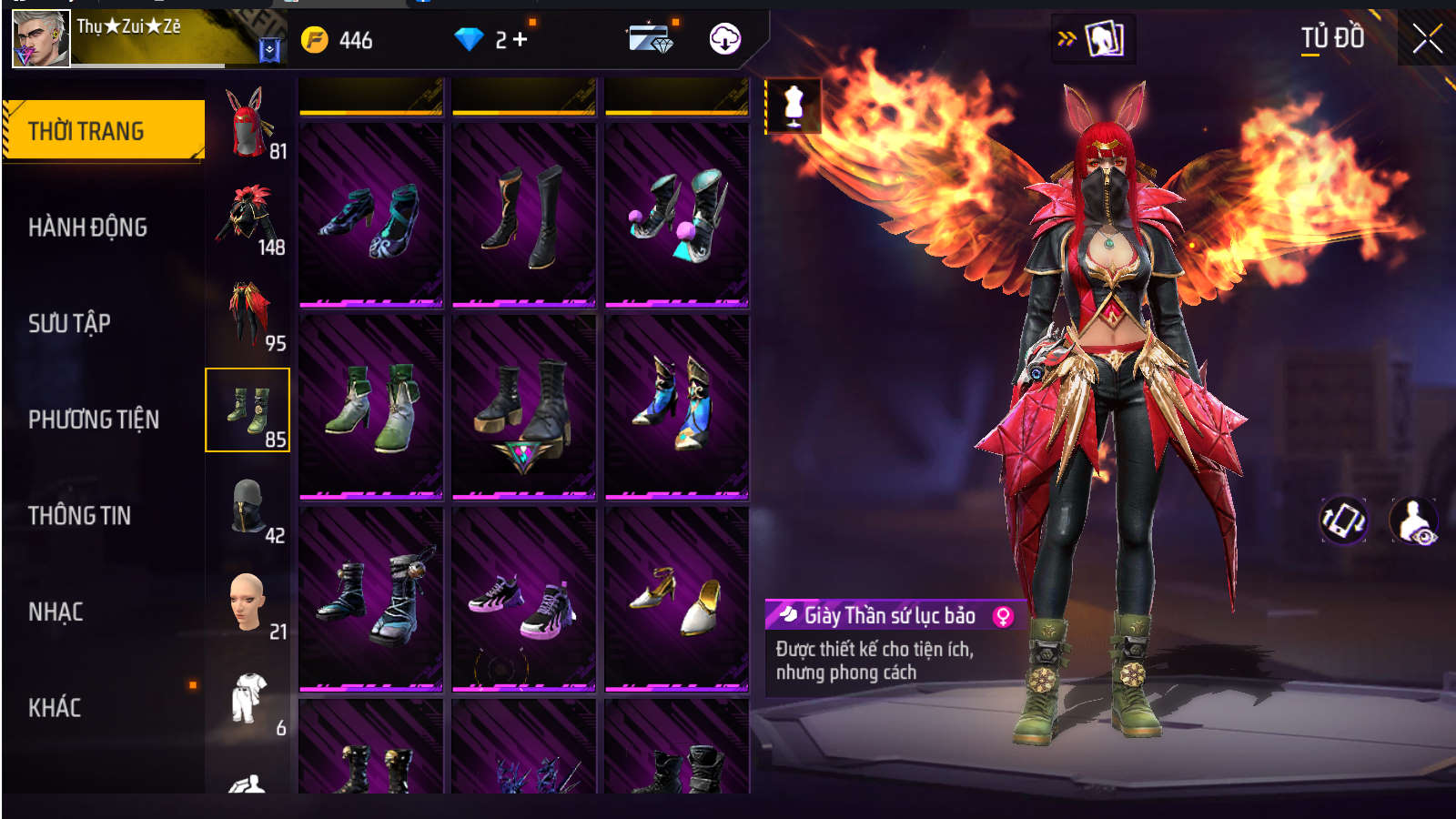Open the PHƯƠNG TIỆN category
Image resolution: width=1456 pixels, height=819 pixels.
click(x=94, y=420)
